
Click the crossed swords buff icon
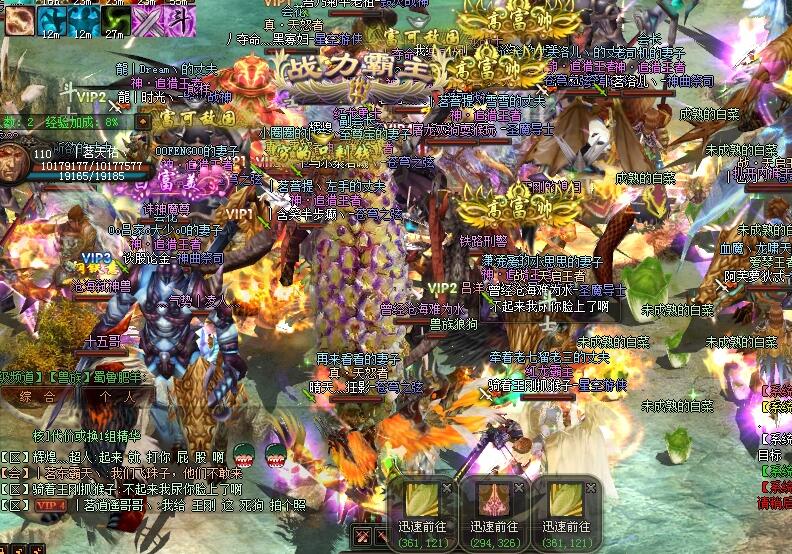click(x=147, y=20)
